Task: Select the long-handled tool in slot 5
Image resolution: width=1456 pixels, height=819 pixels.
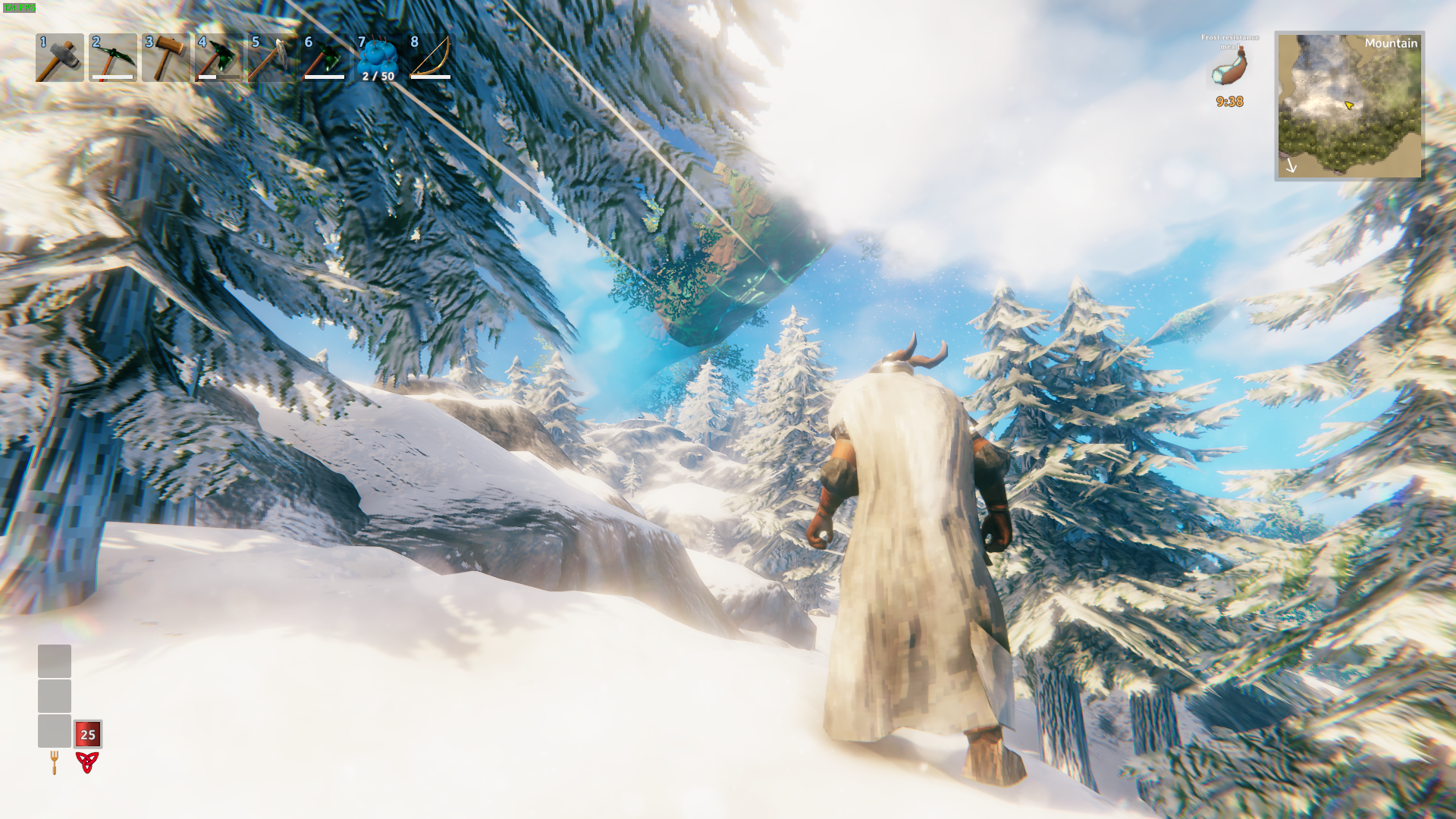Action: coord(271,58)
